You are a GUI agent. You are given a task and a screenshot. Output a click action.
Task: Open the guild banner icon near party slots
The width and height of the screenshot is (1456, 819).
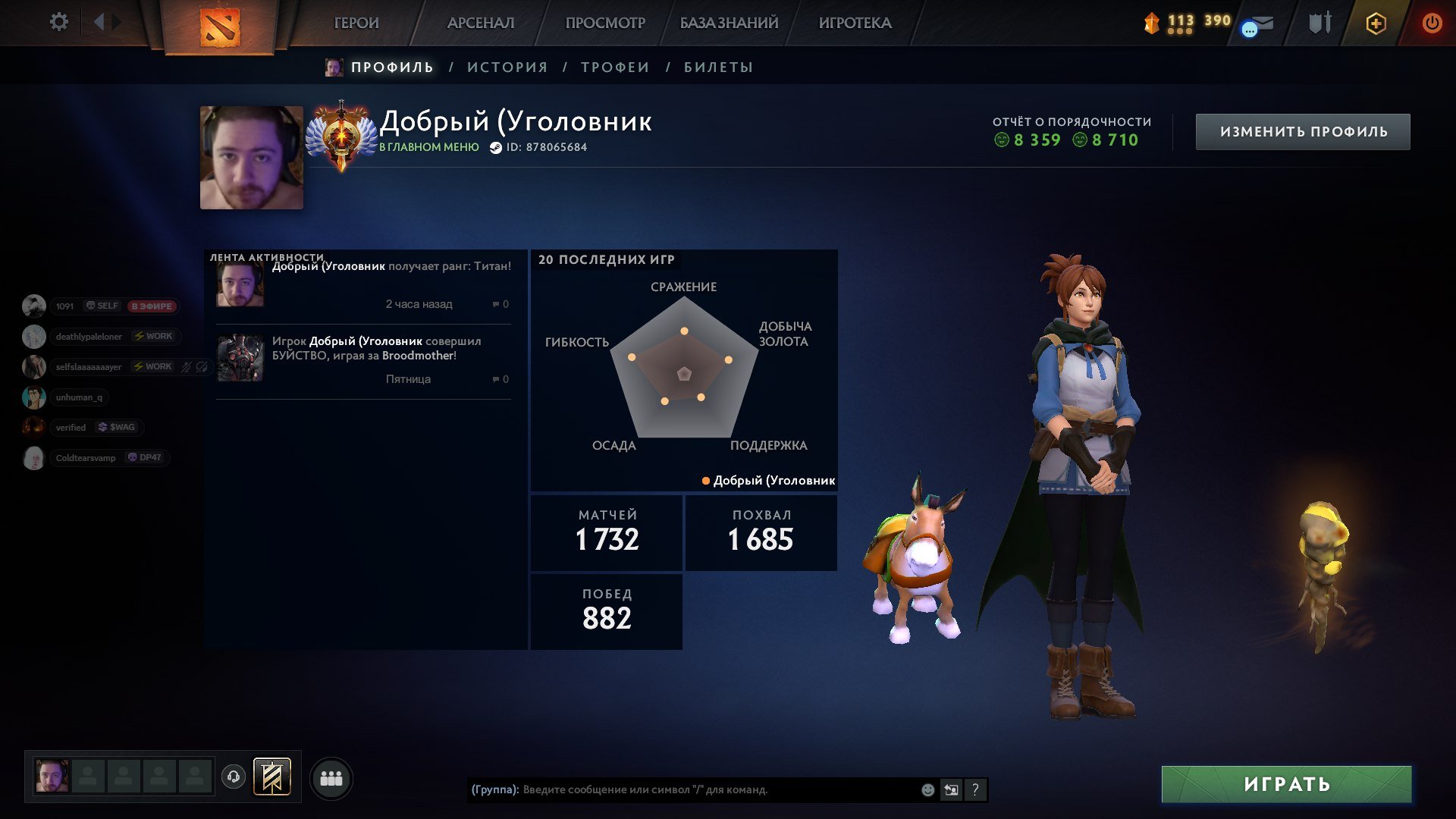[272, 777]
